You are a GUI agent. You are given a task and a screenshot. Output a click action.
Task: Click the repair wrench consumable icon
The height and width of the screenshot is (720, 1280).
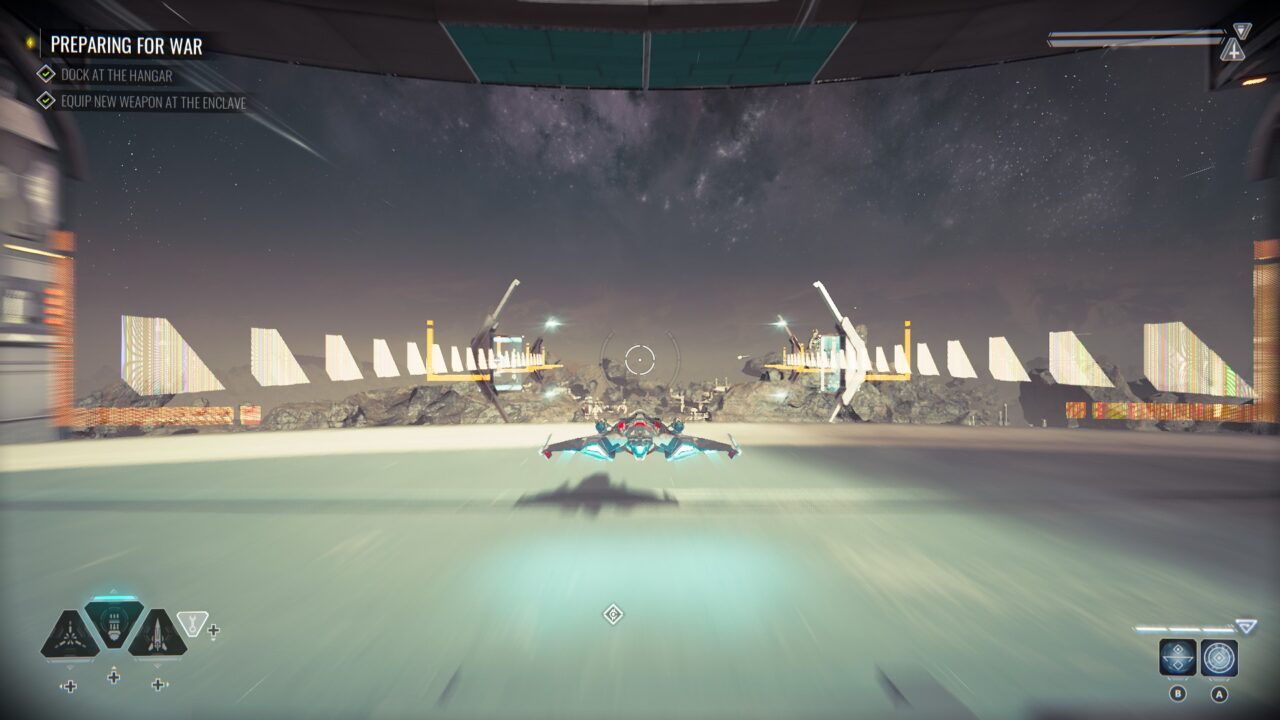tap(192, 625)
